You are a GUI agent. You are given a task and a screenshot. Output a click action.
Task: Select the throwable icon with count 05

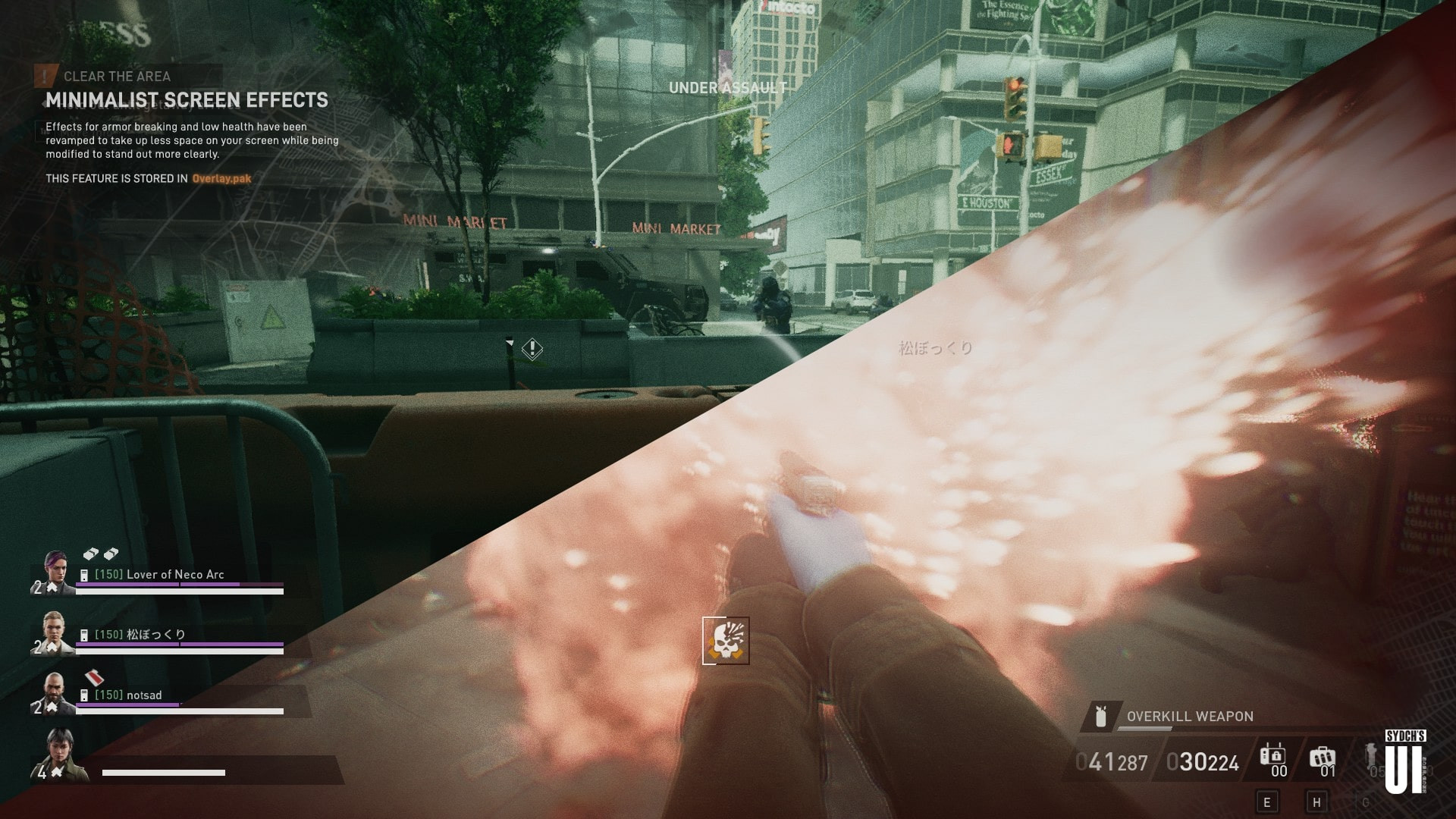(x=1370, y=753)
